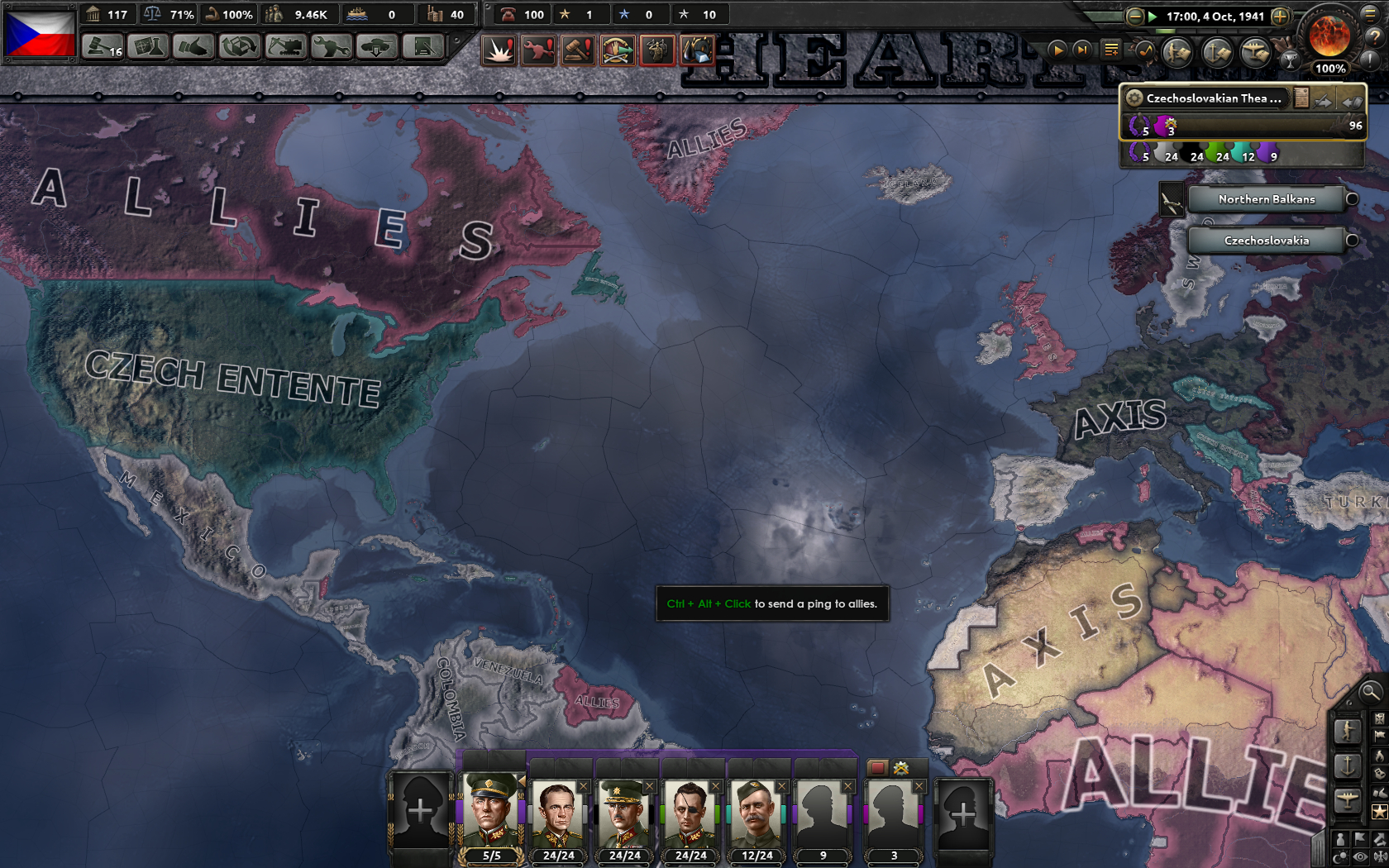Screen dimensions: 1389x868
Task: Expand the message settings log
Action: 1110,50
